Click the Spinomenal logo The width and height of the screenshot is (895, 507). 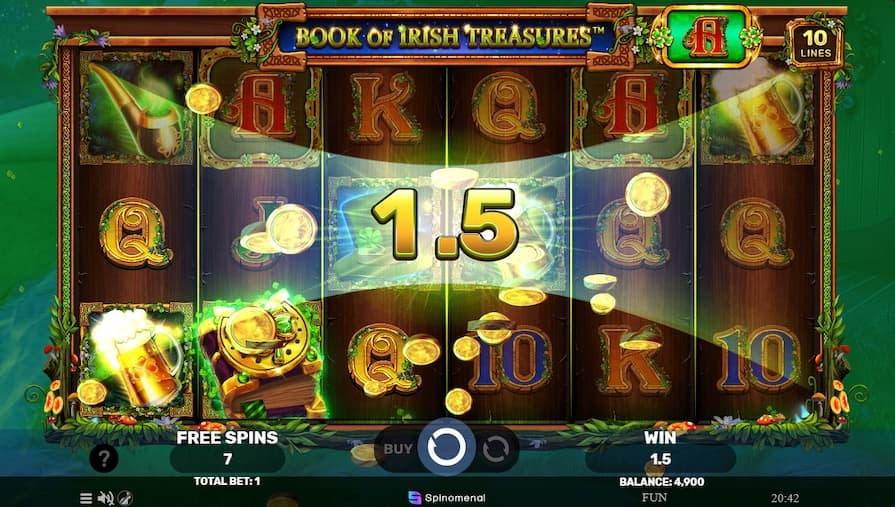click(446, 496)
